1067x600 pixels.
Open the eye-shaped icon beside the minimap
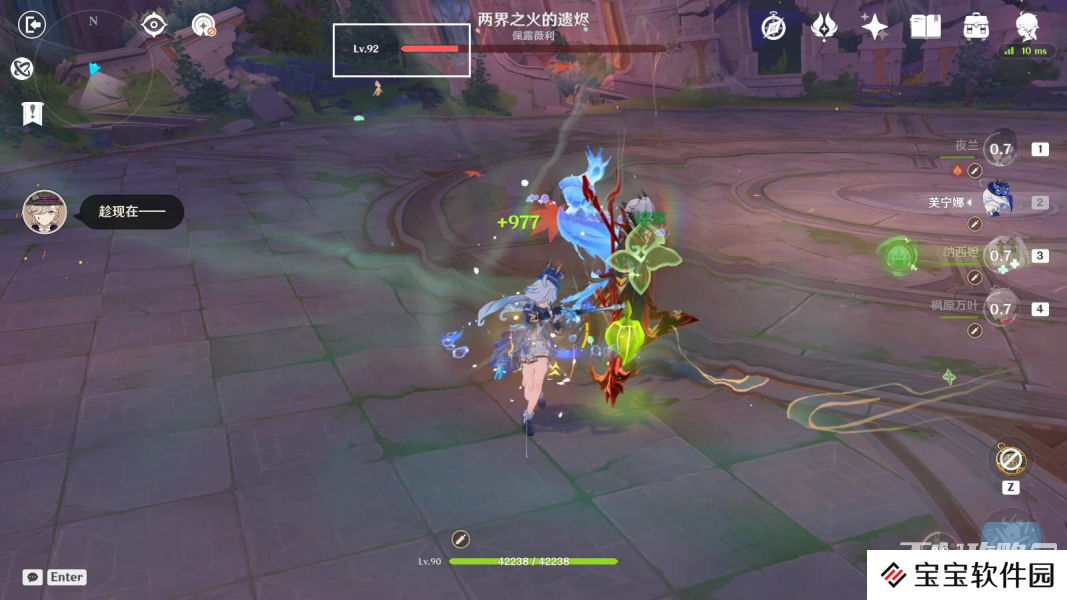(153, 24)
